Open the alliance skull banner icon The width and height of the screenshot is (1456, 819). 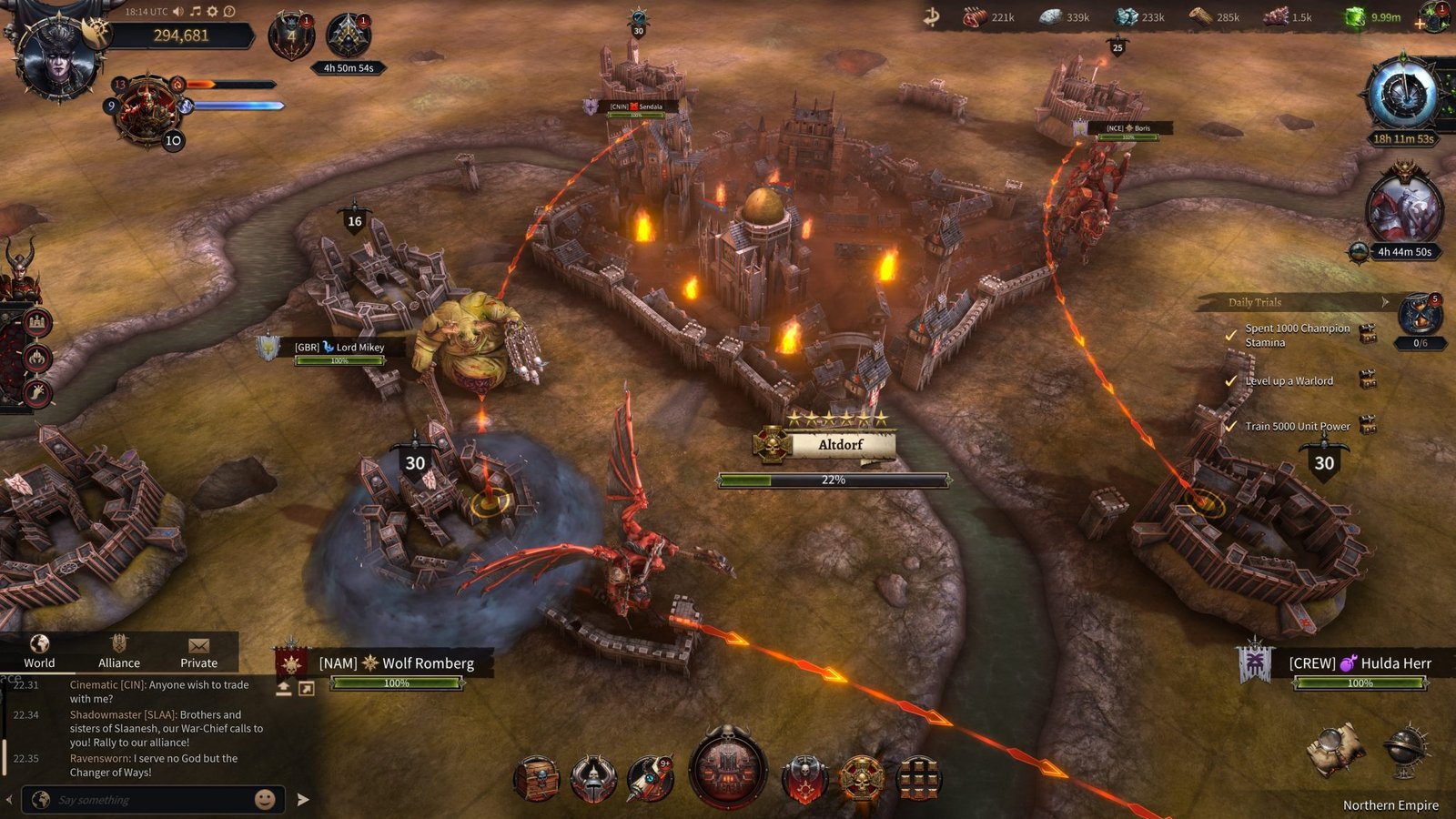[x=805, y=778]
